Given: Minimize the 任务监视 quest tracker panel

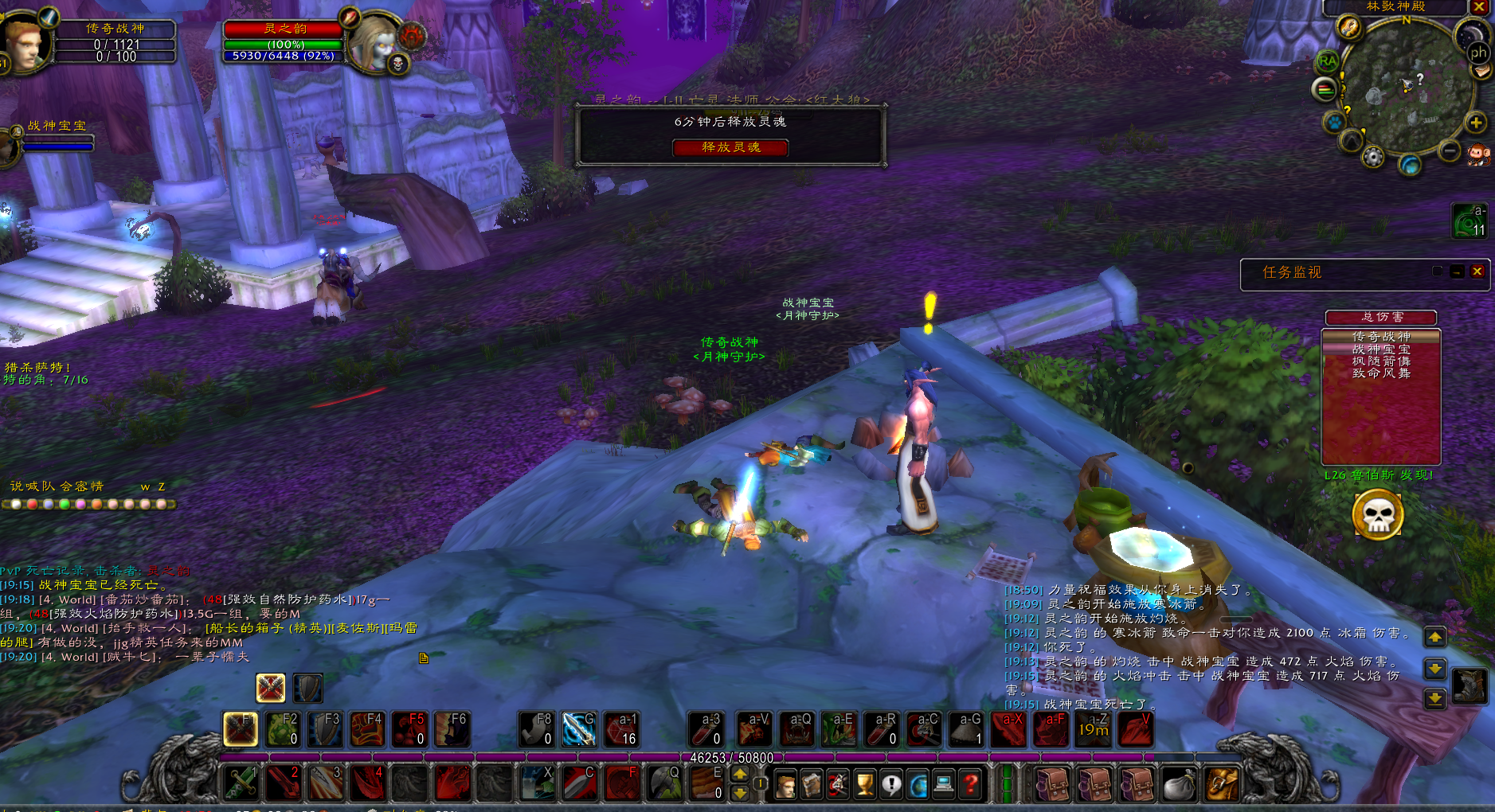Looking at the screenshot, I should pyautogui.click(x=1457, y=271).
